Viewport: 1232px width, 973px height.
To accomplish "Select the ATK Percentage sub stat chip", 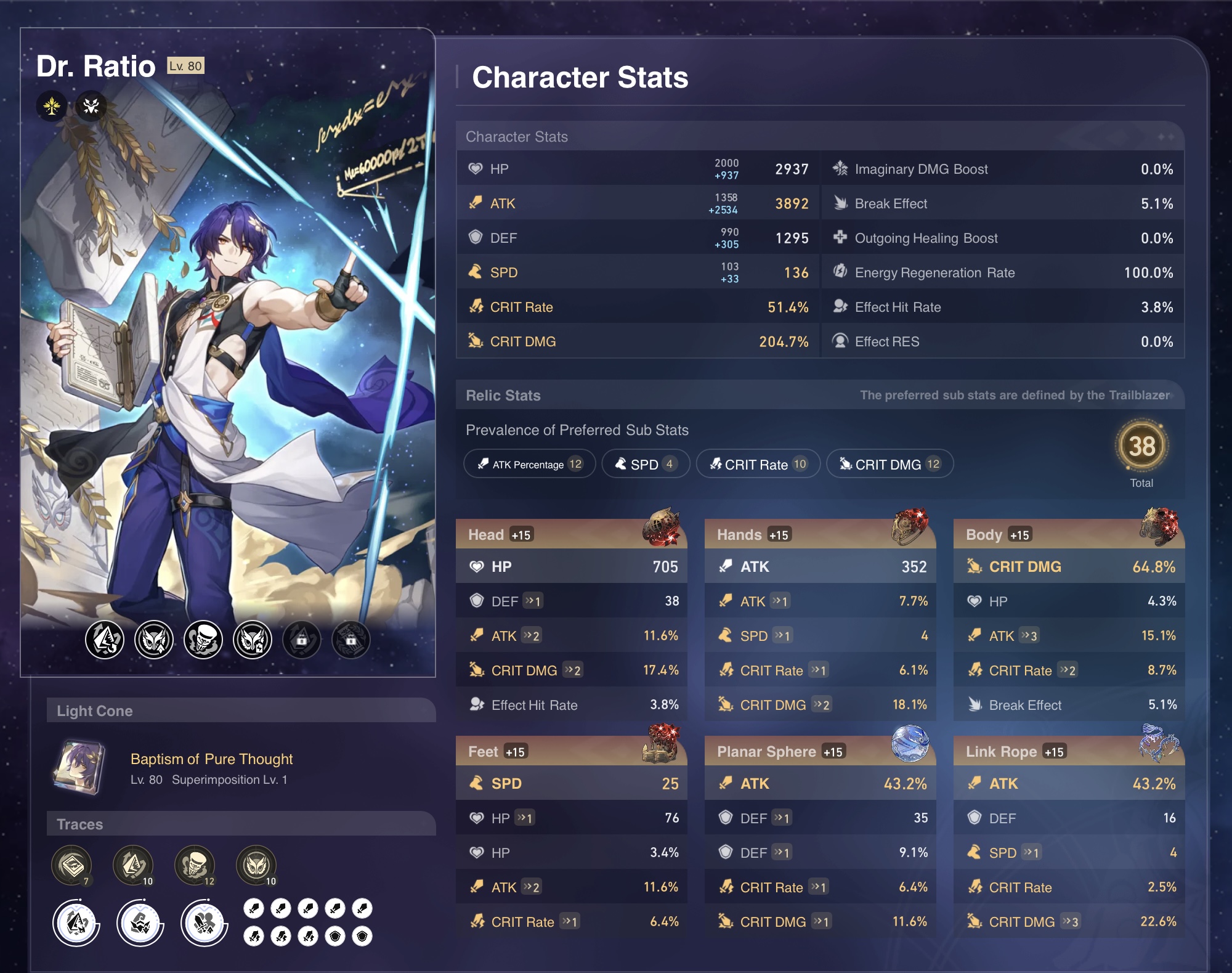I will coord(529,464).
